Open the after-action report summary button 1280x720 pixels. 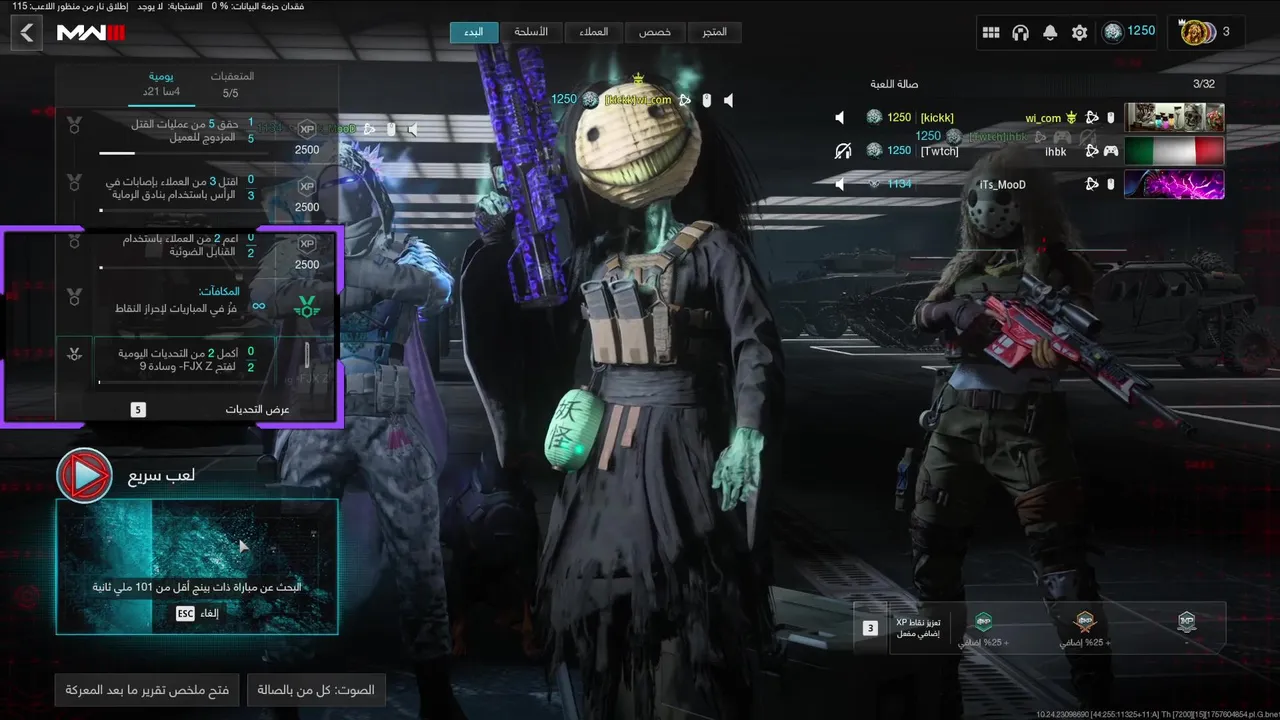point(147,690)
